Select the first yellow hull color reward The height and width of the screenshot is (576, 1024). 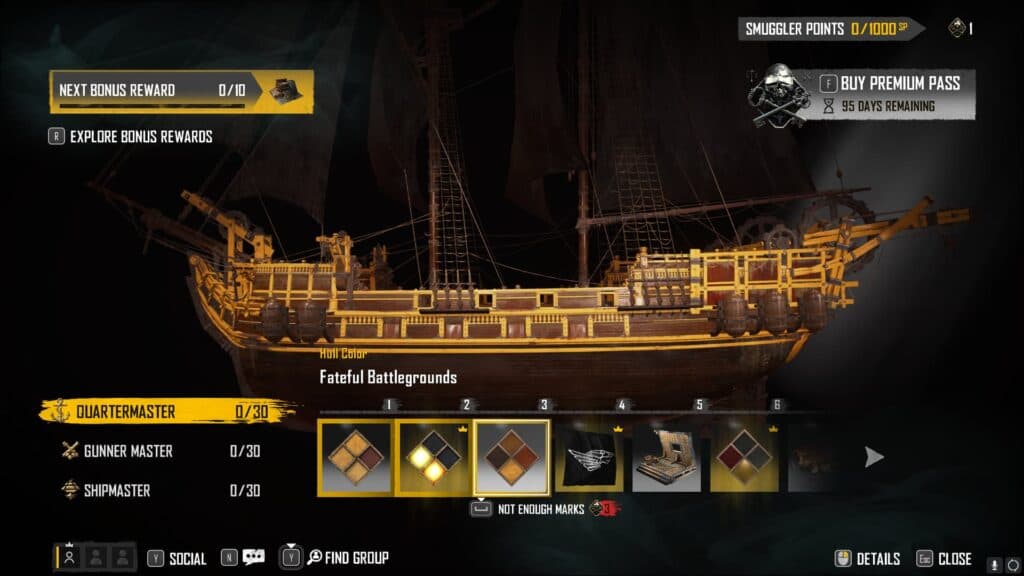(x=355, y=457)
